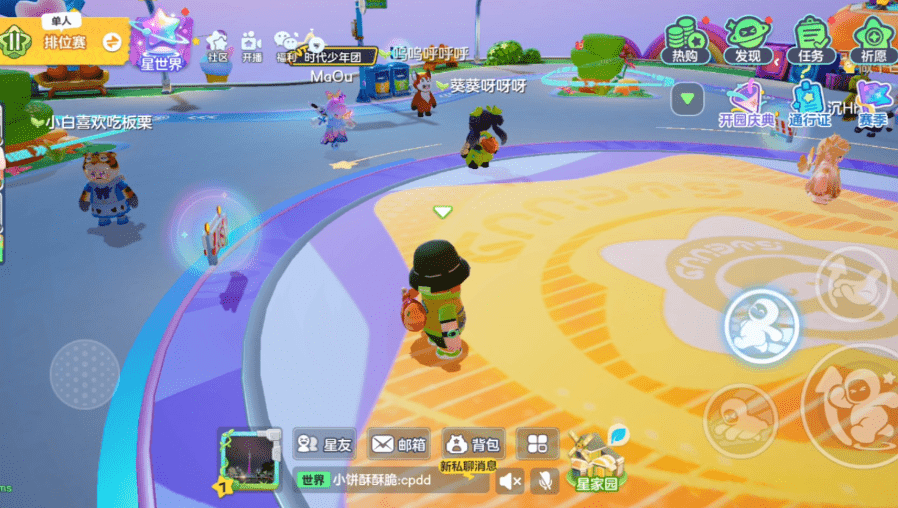The width and height of the screenshot is (898, 508).
Task: Enter the 星世界 star world
Action: 161,42
